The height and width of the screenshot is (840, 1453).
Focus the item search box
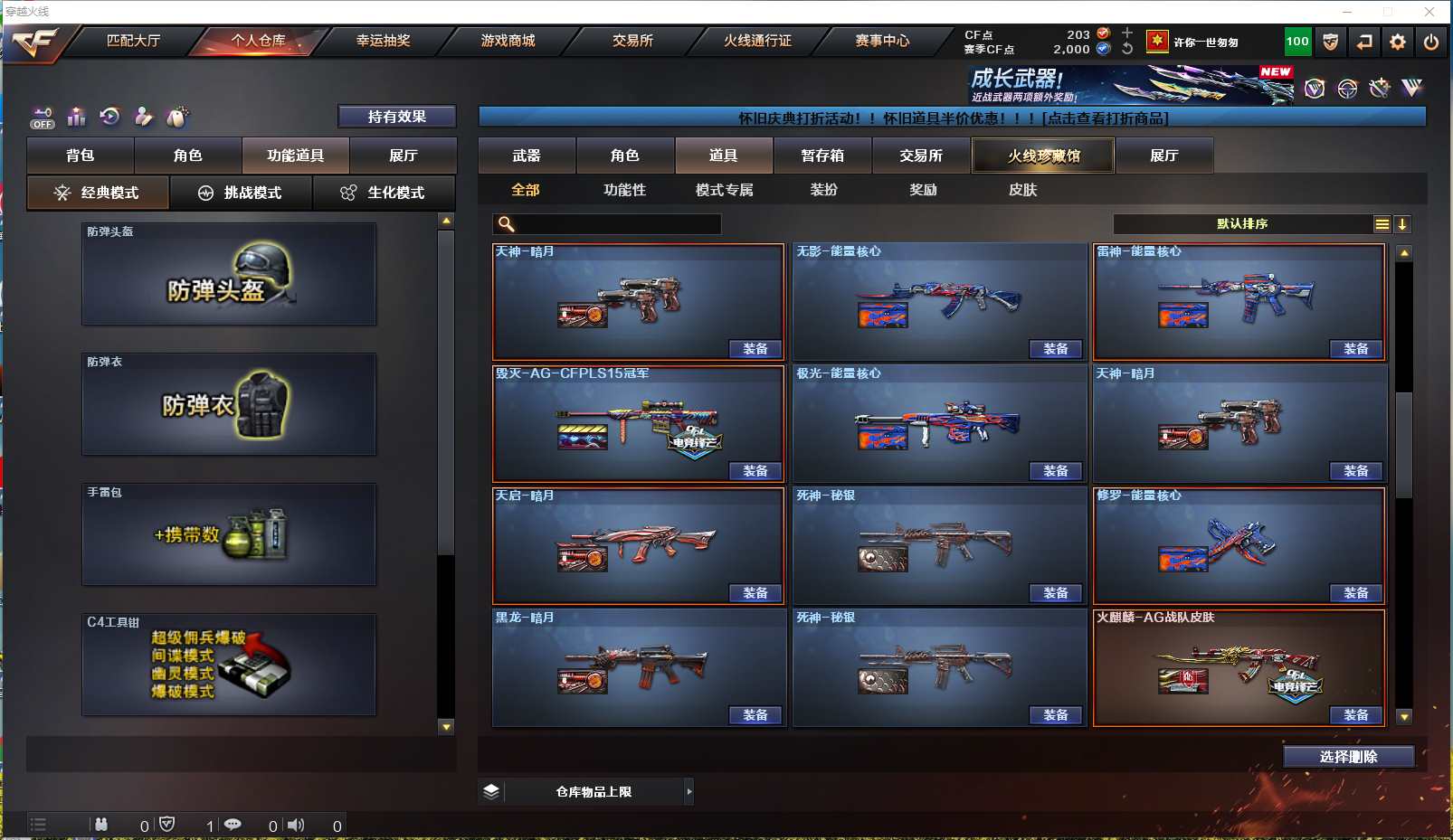pyautogui.click(x=615, y=224)
